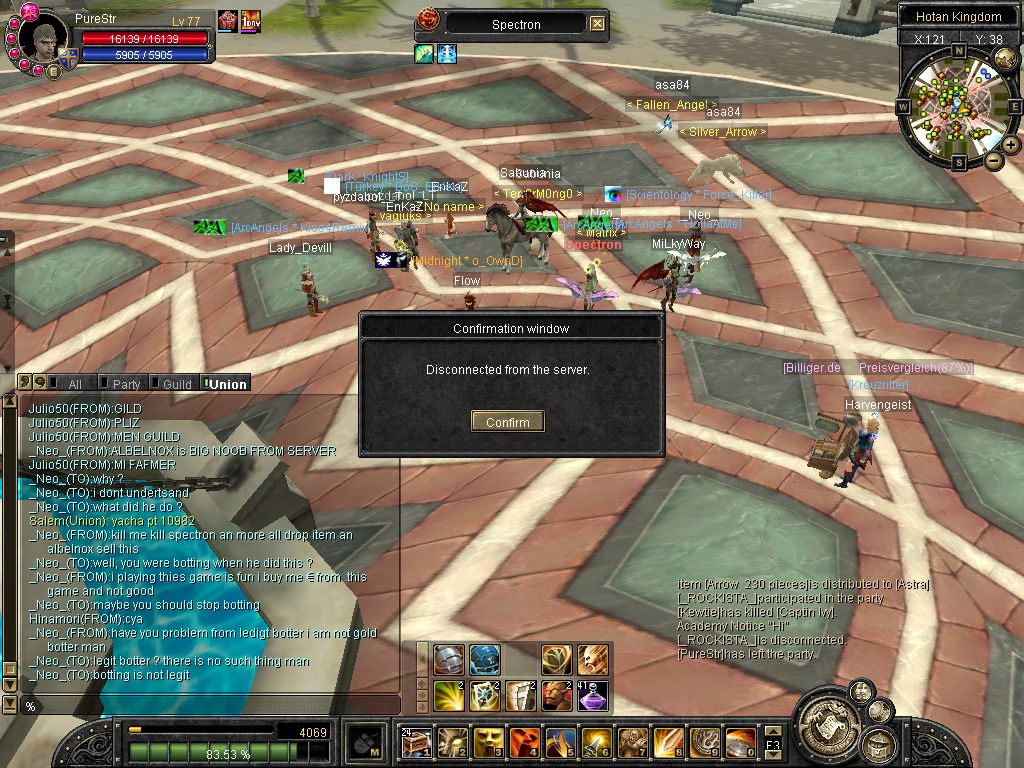The image size is (1024, 768).
Task: Confirm the disconnected from server dialog
Action: (507, 422)
